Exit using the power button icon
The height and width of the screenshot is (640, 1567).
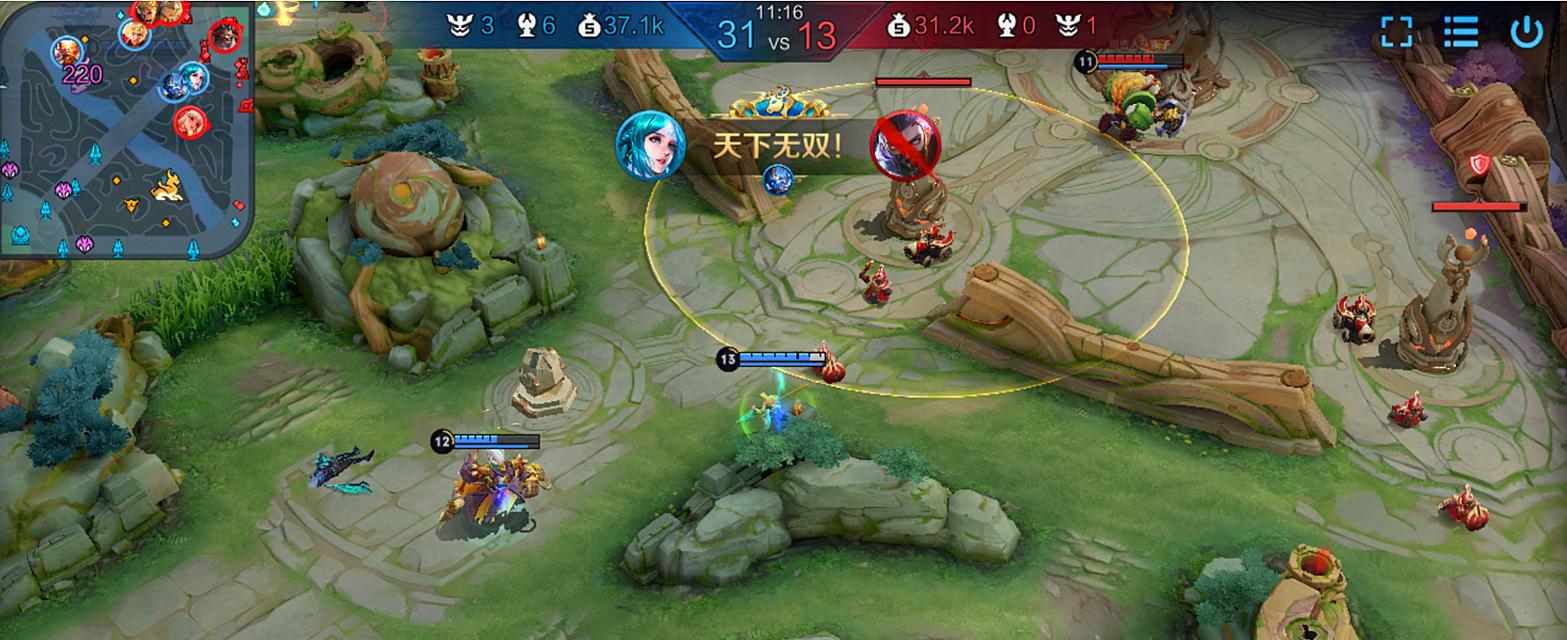click(1526, 31)
